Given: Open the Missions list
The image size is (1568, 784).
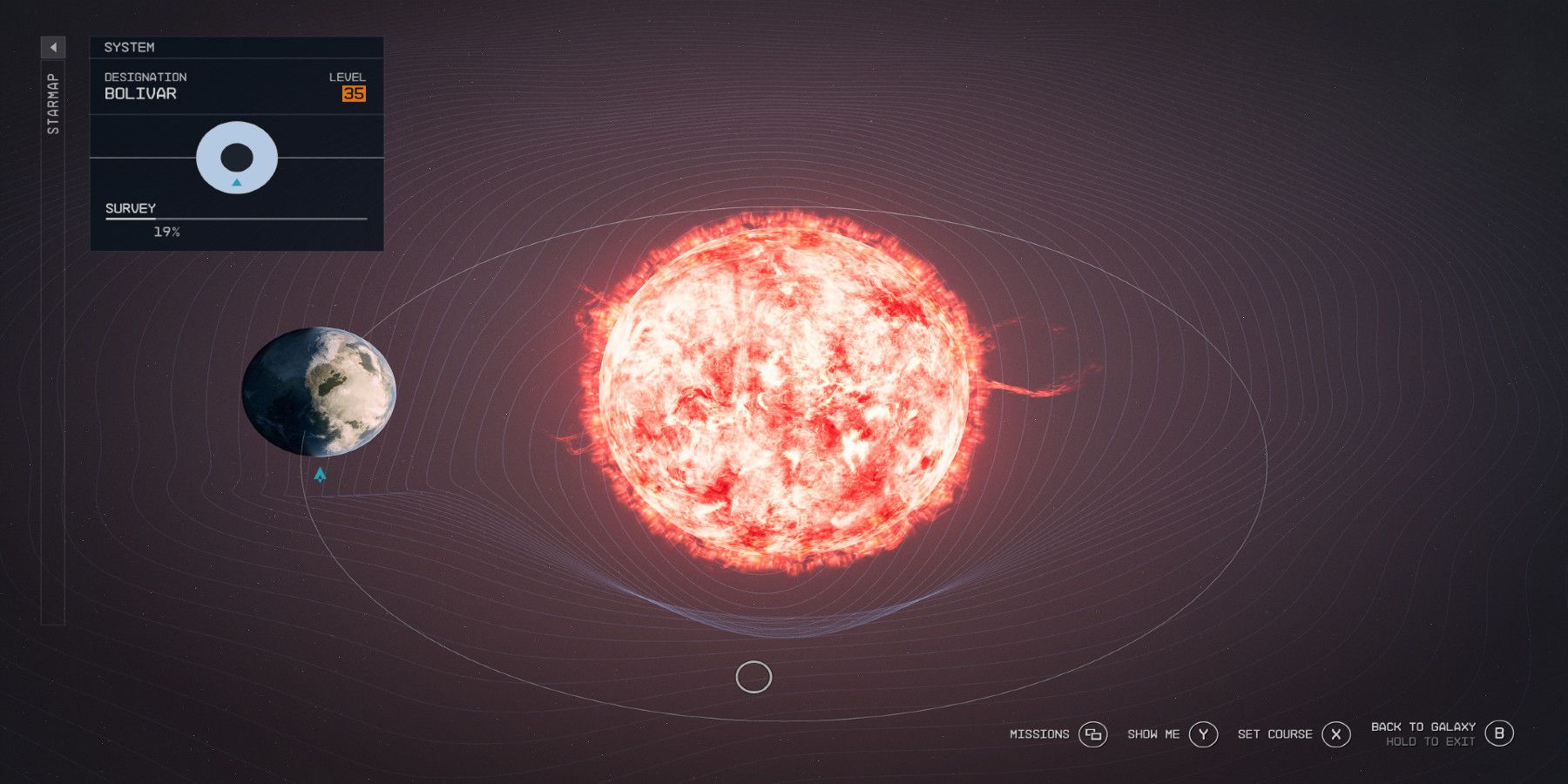Looking at the screenshot, I should (1042, 734).
